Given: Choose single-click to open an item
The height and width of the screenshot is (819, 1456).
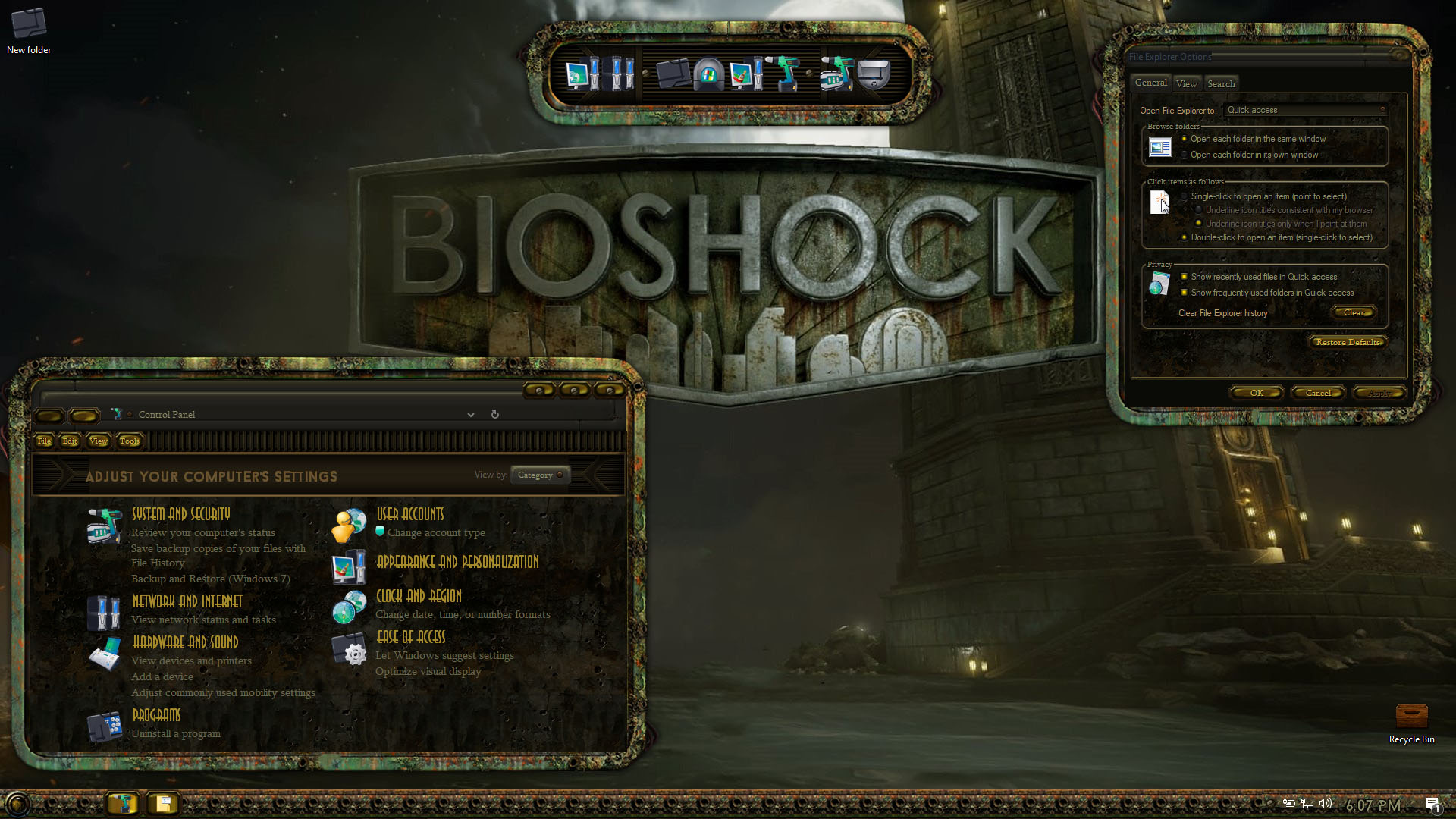Looking at the screenshot, I should click(x=1185, y=196).
